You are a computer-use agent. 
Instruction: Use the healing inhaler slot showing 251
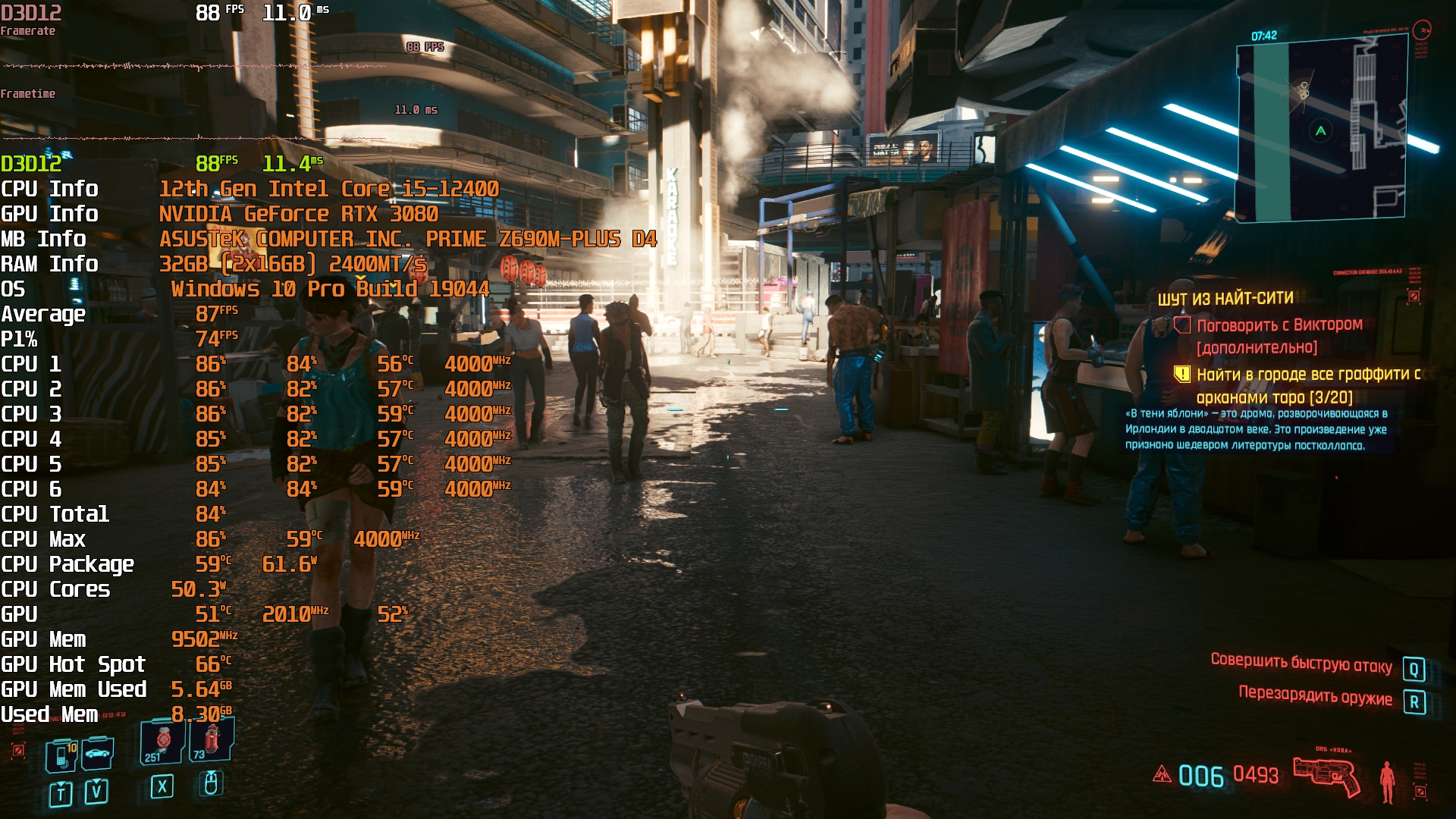(162, 742)
